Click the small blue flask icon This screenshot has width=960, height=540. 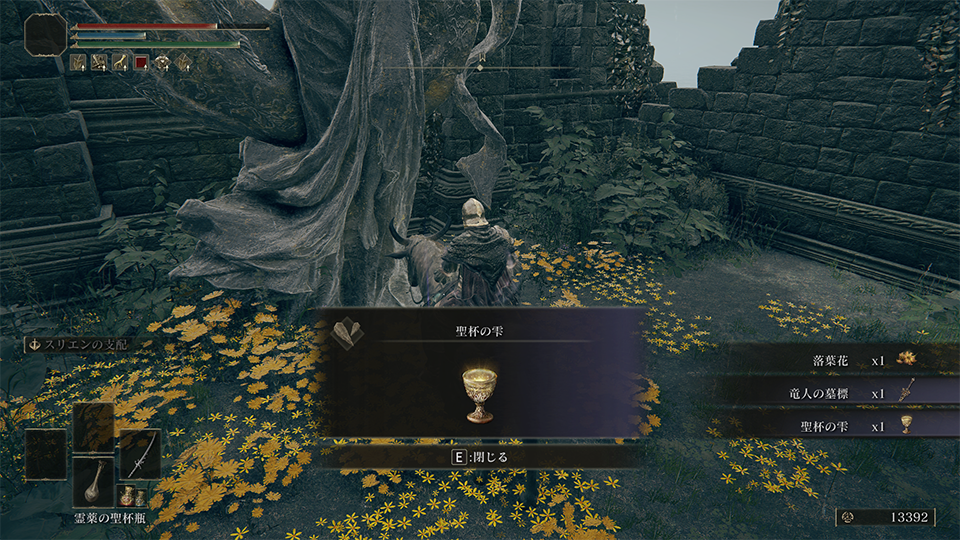point(141,496)
